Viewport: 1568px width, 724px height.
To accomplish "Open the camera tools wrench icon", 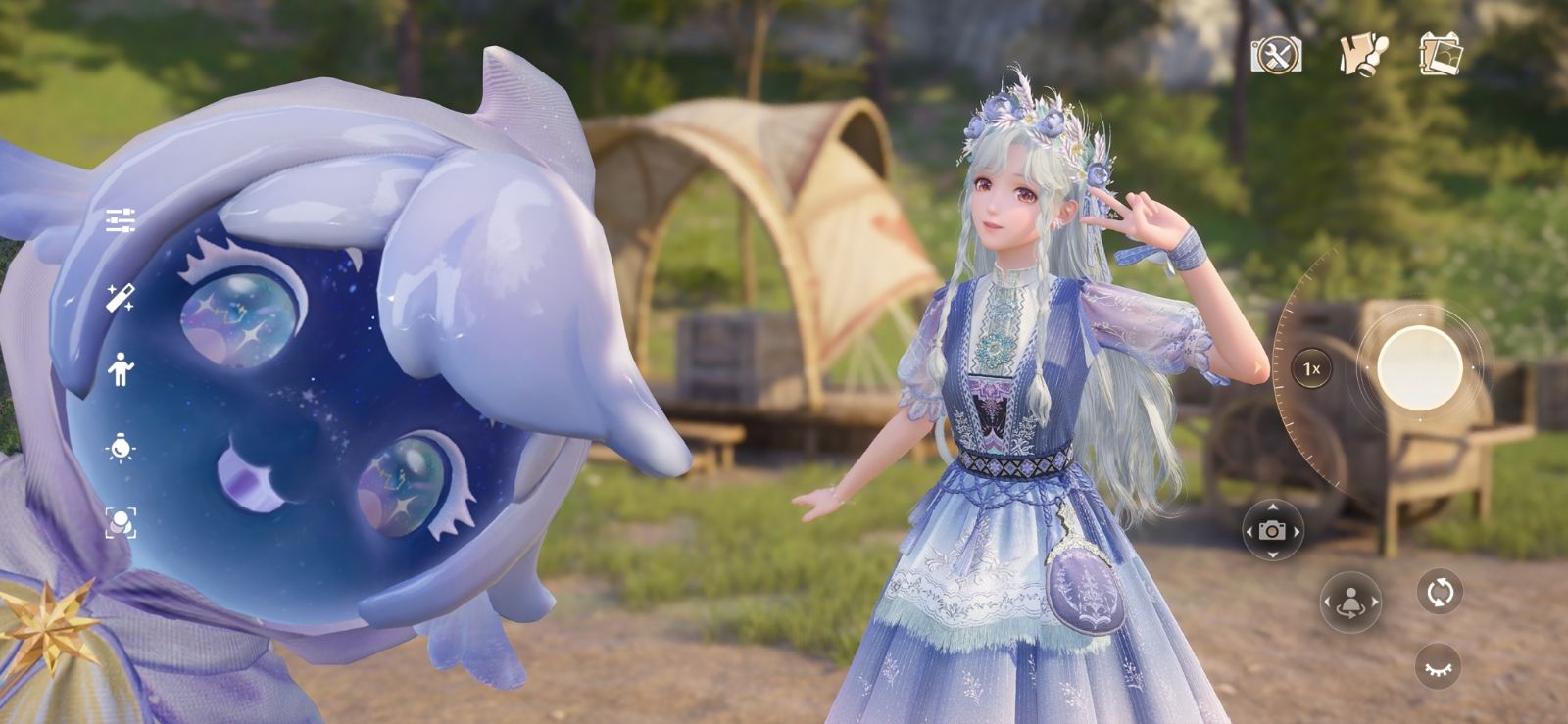I will pyautogui.click(x=1276, y=55).
